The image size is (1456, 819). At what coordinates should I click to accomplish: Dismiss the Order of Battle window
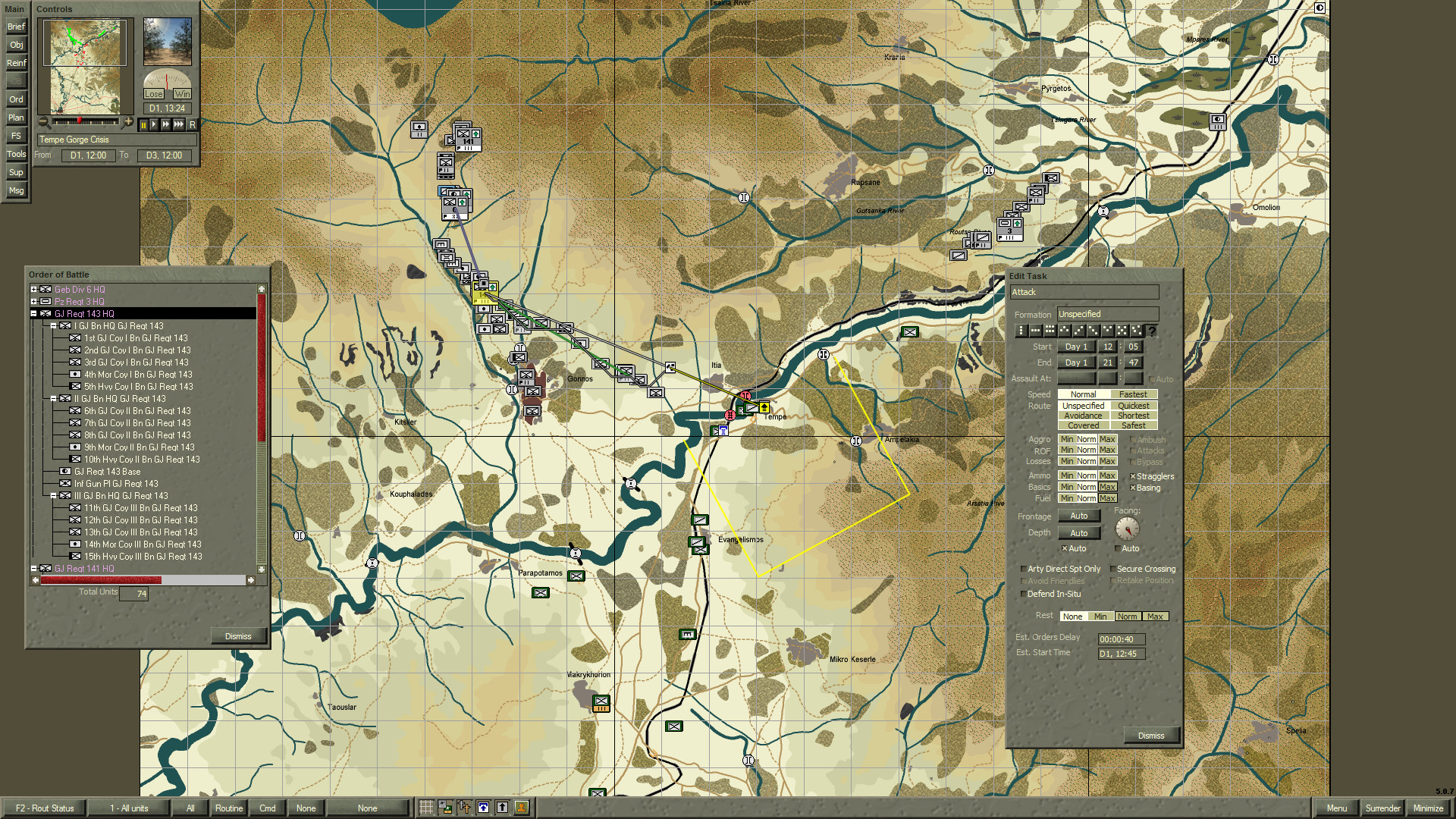tap(238, 635)
